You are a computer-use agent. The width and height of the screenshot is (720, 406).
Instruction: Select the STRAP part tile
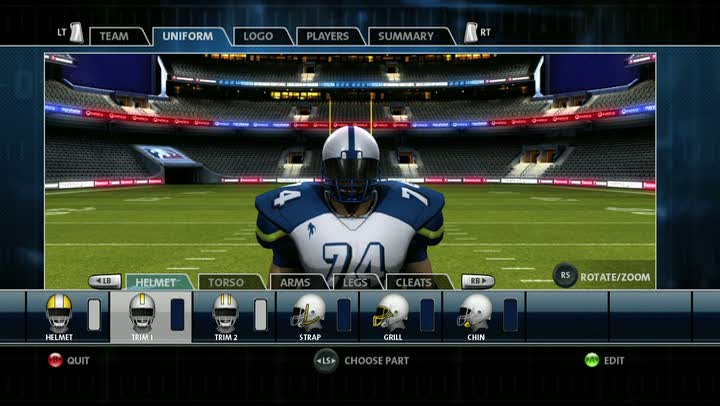(309, 316)
